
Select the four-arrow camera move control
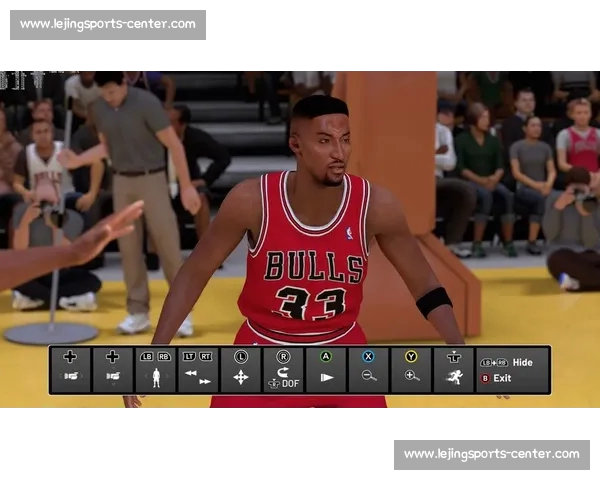241,377
